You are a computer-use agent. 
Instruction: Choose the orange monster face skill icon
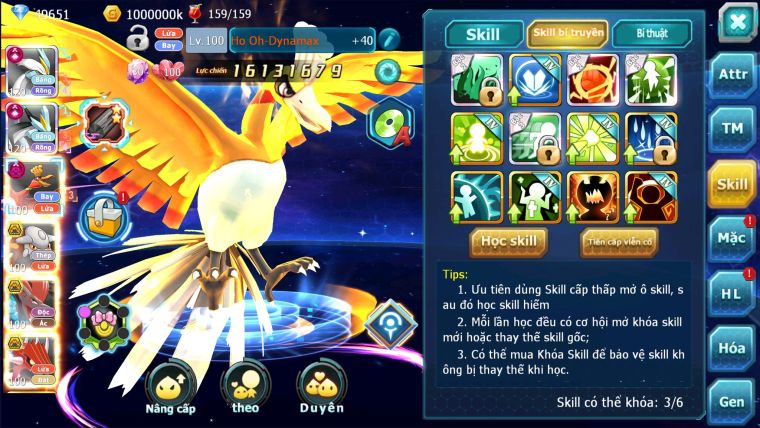593,197
